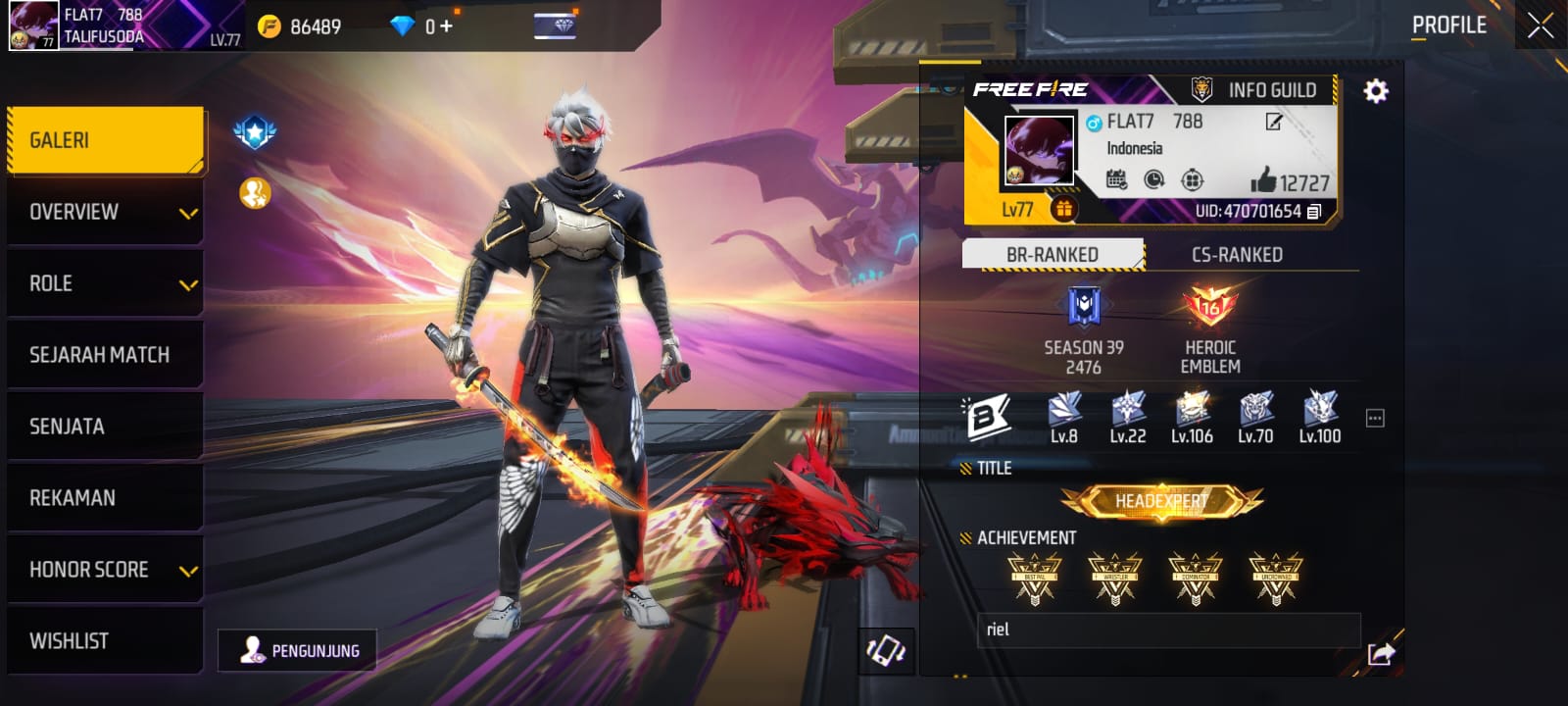Click the share profile arrow icon

[1381, 653]
